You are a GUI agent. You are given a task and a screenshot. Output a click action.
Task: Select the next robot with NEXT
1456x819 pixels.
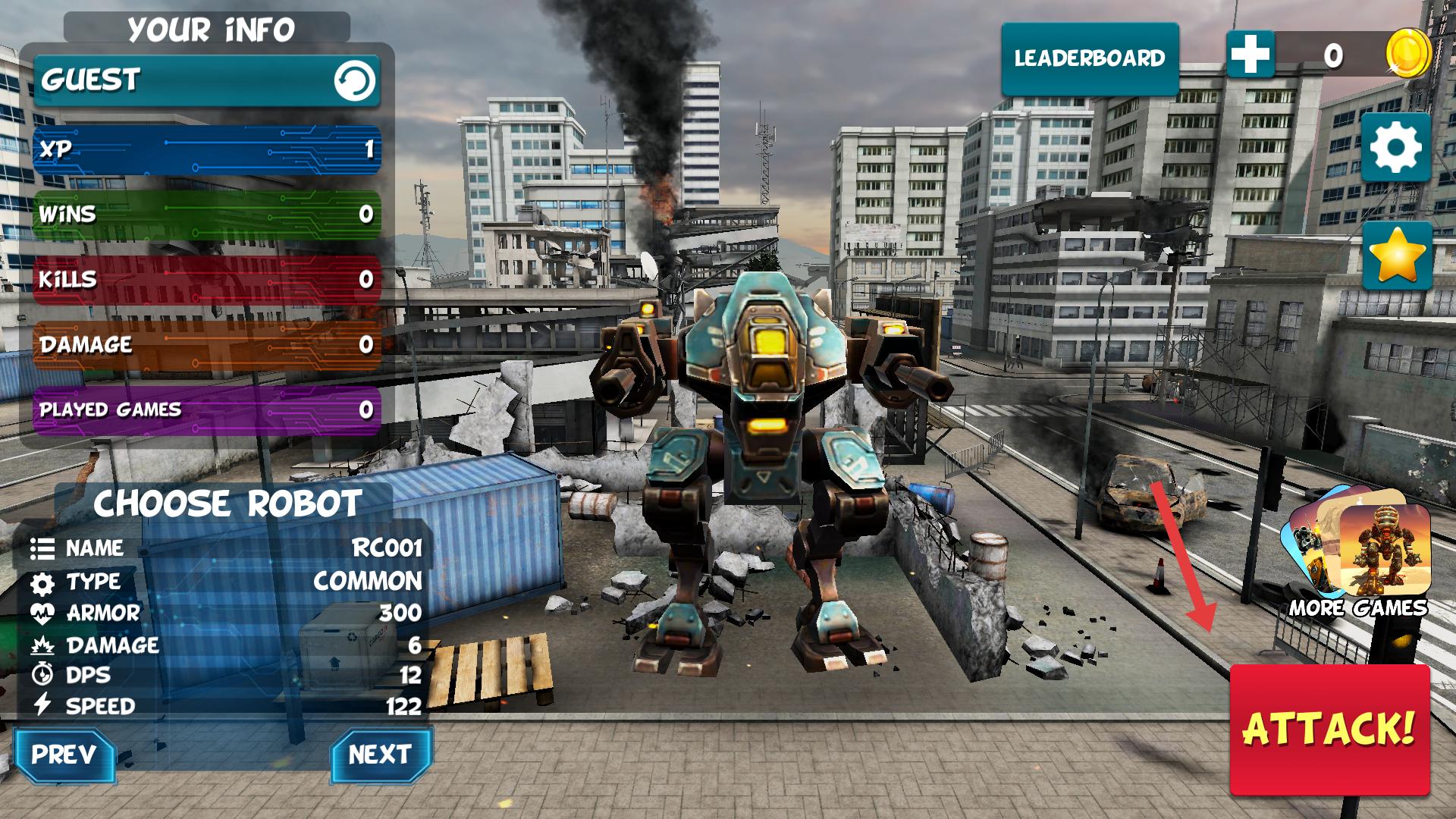coord(380,755)
